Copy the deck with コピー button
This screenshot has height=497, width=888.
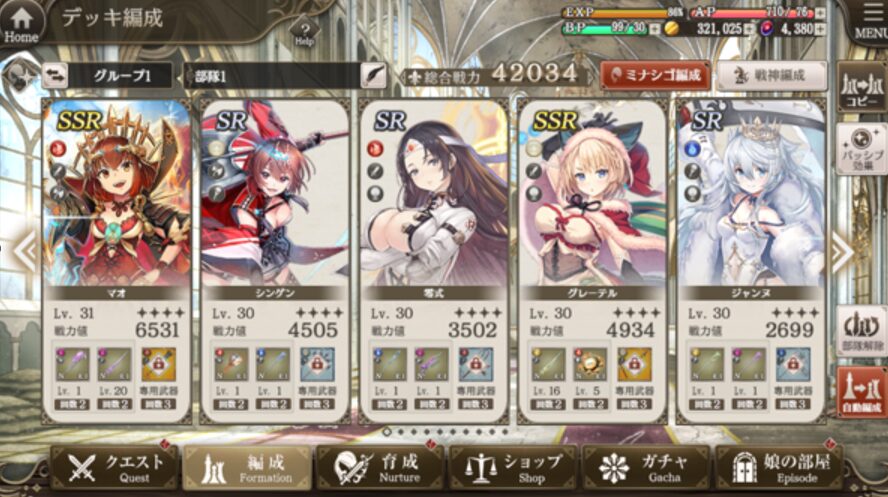[x=860, y=89]
